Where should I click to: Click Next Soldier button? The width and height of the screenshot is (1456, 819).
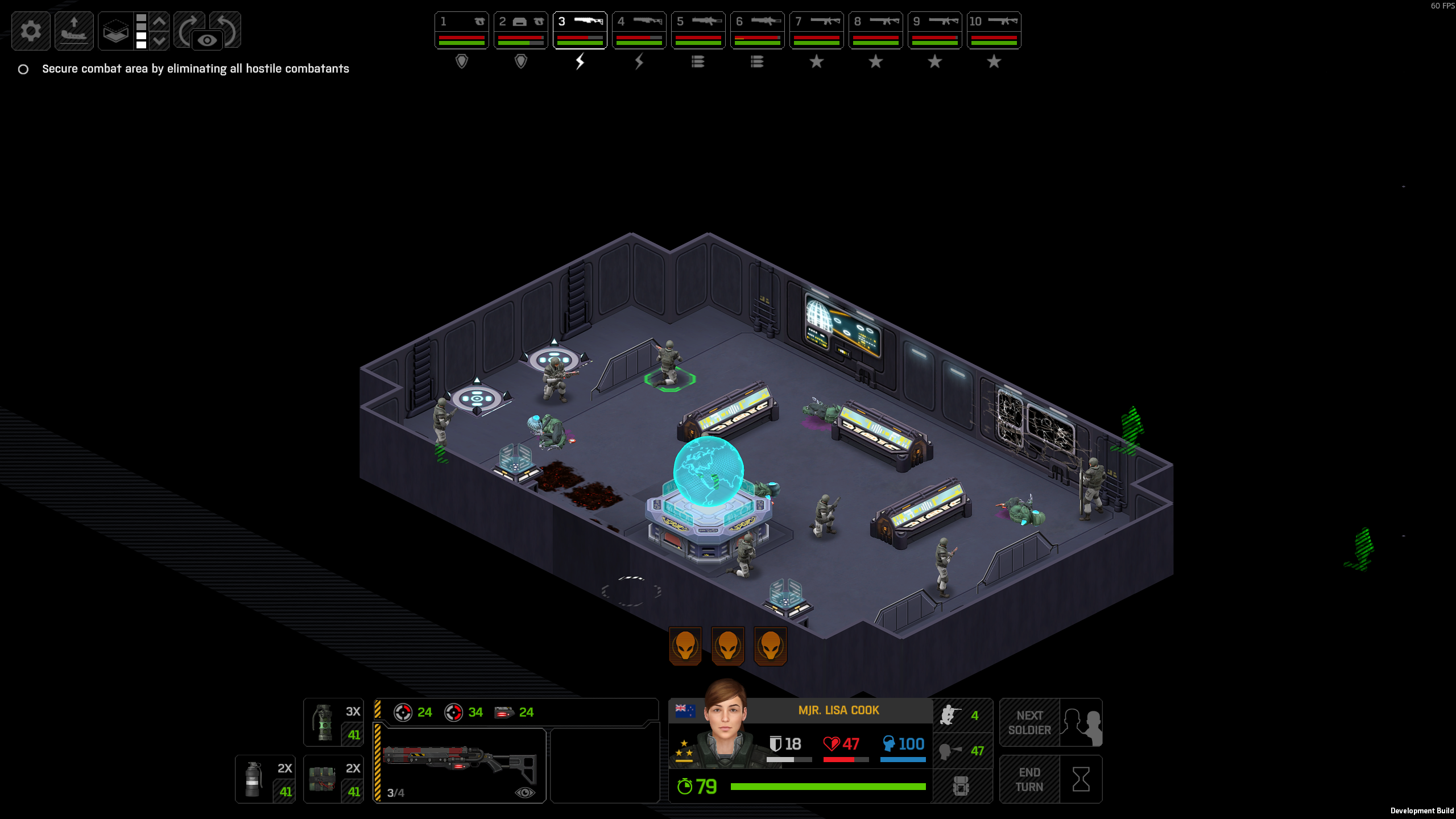[x=1050, y=722]
